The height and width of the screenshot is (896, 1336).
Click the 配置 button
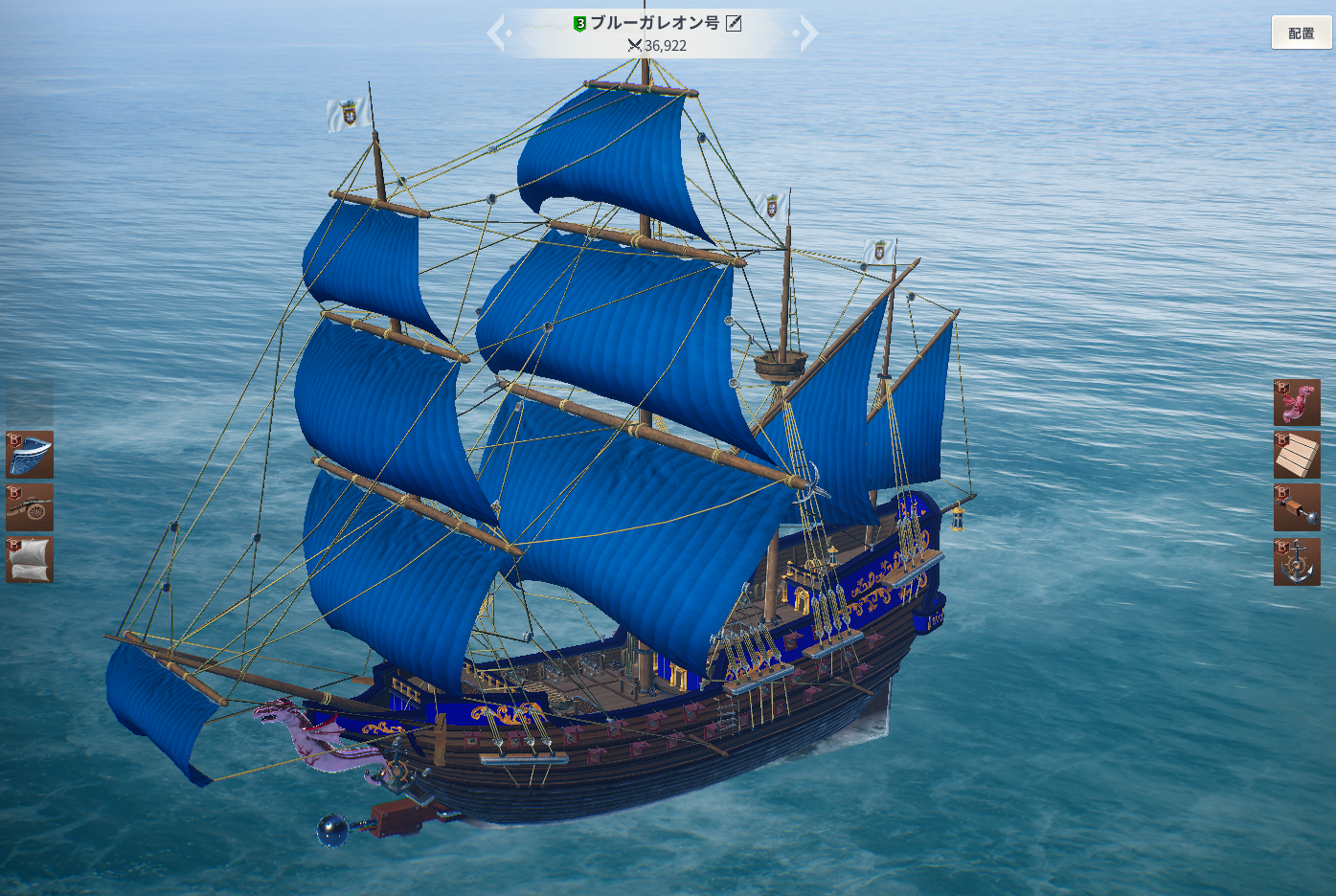(x=1301, y=34)
